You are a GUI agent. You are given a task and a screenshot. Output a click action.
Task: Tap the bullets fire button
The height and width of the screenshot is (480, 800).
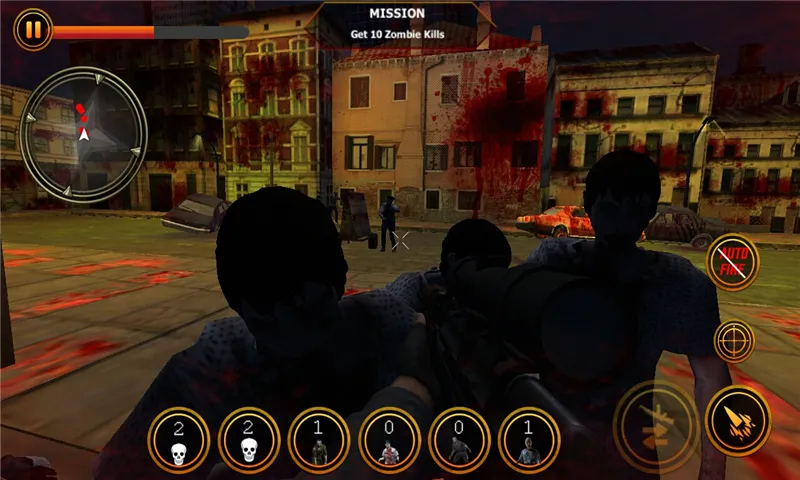point(737,420)
